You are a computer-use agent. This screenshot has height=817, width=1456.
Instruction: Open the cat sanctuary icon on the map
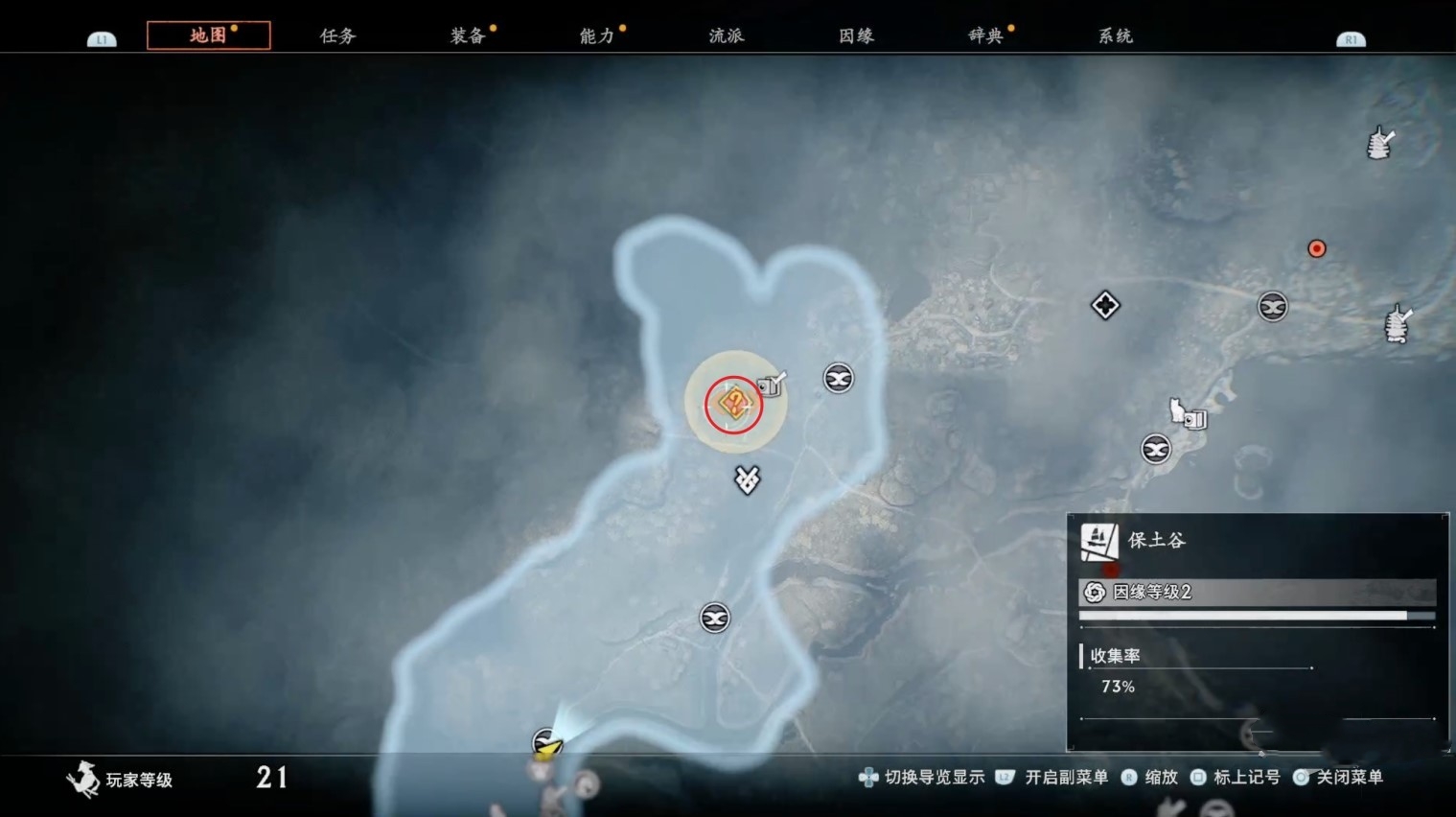(x=1177, y=409)
